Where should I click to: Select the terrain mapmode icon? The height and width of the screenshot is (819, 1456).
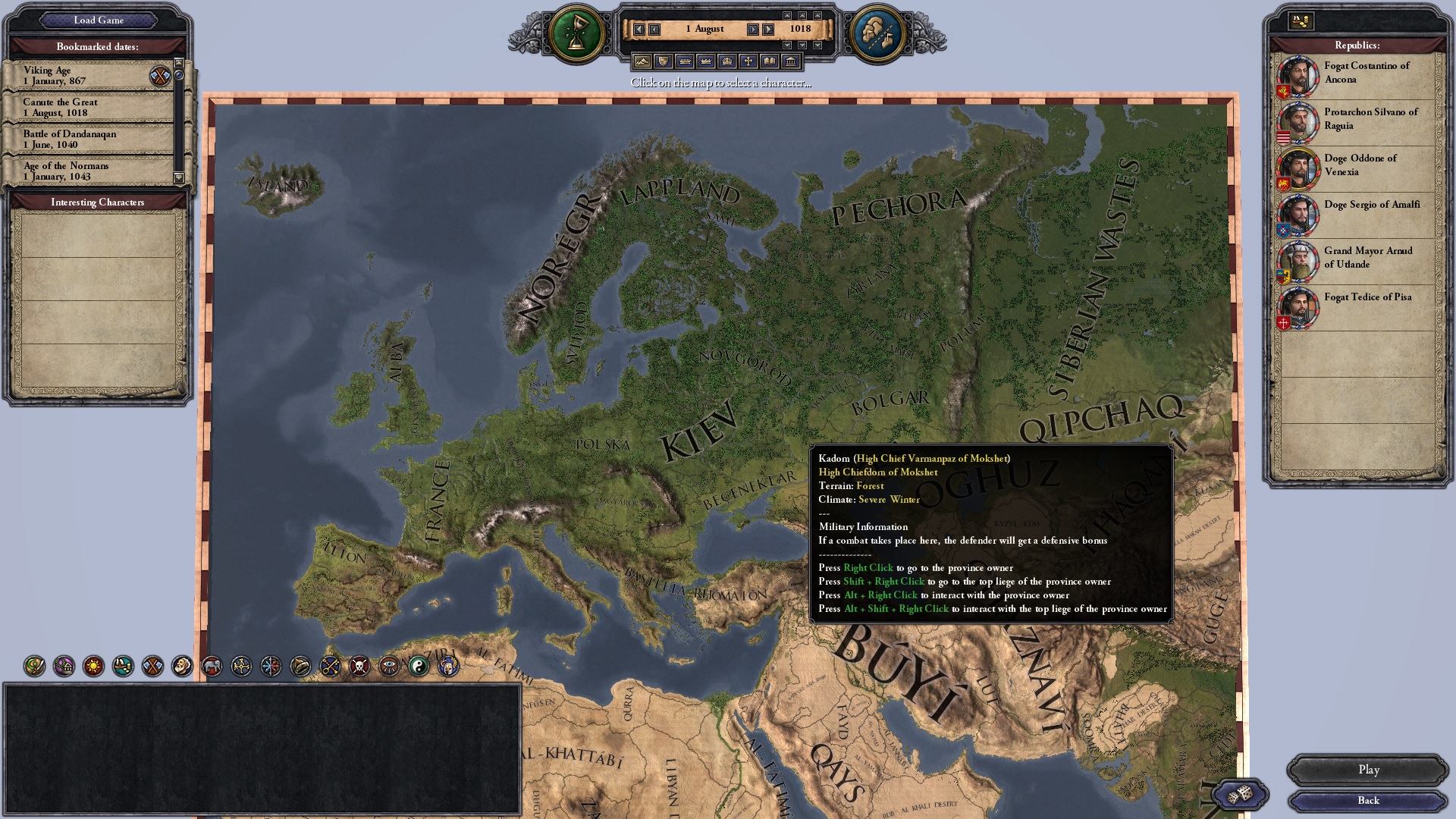(x=642, y=61)
